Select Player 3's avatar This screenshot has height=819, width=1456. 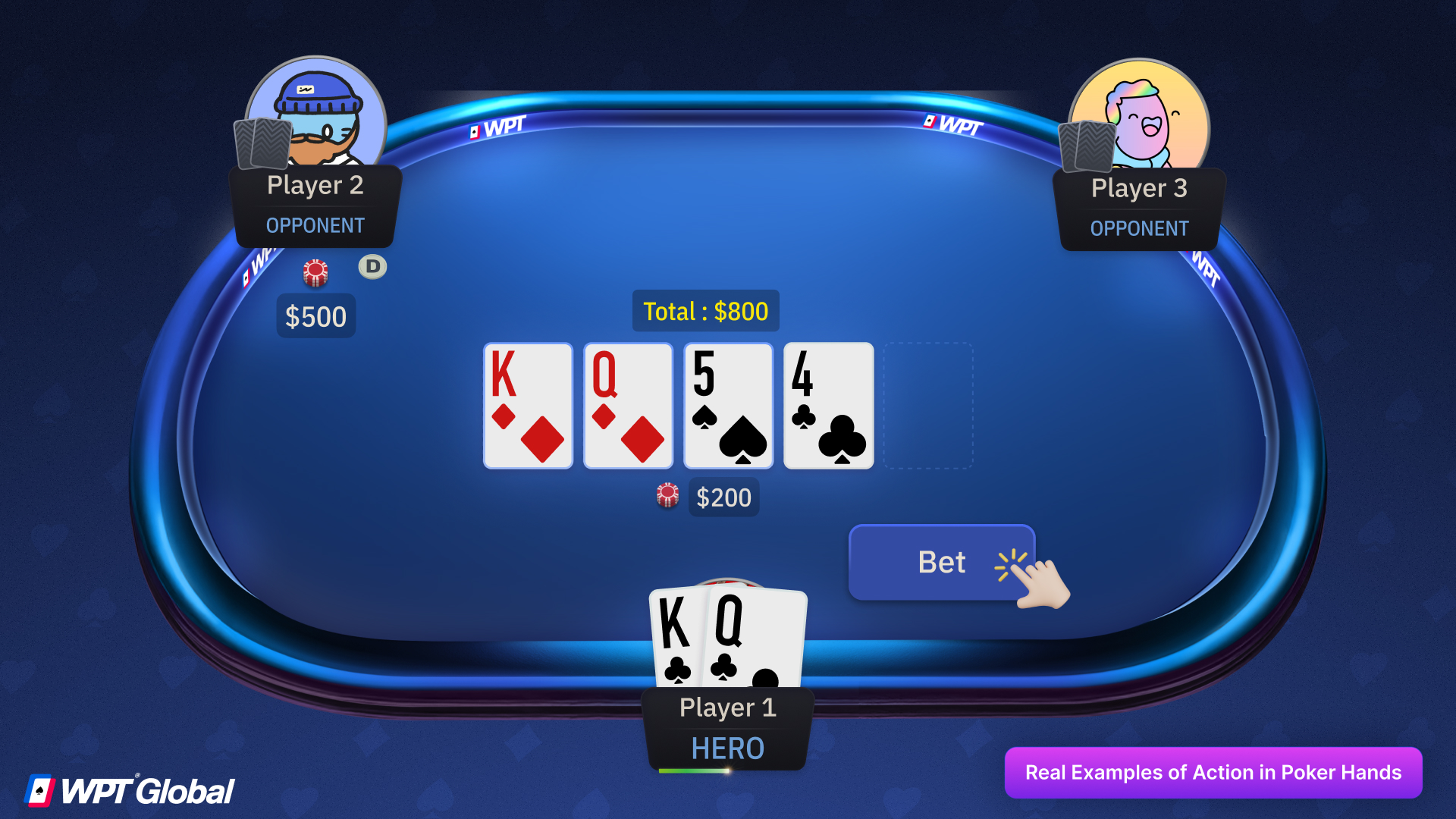1139,115
